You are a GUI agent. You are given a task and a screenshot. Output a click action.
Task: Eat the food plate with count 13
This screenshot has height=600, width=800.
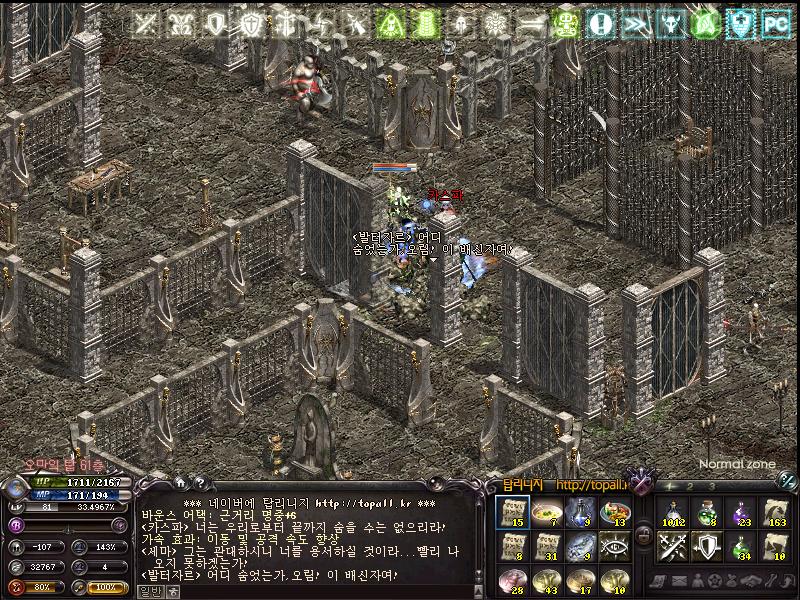(x=612, y=513)
